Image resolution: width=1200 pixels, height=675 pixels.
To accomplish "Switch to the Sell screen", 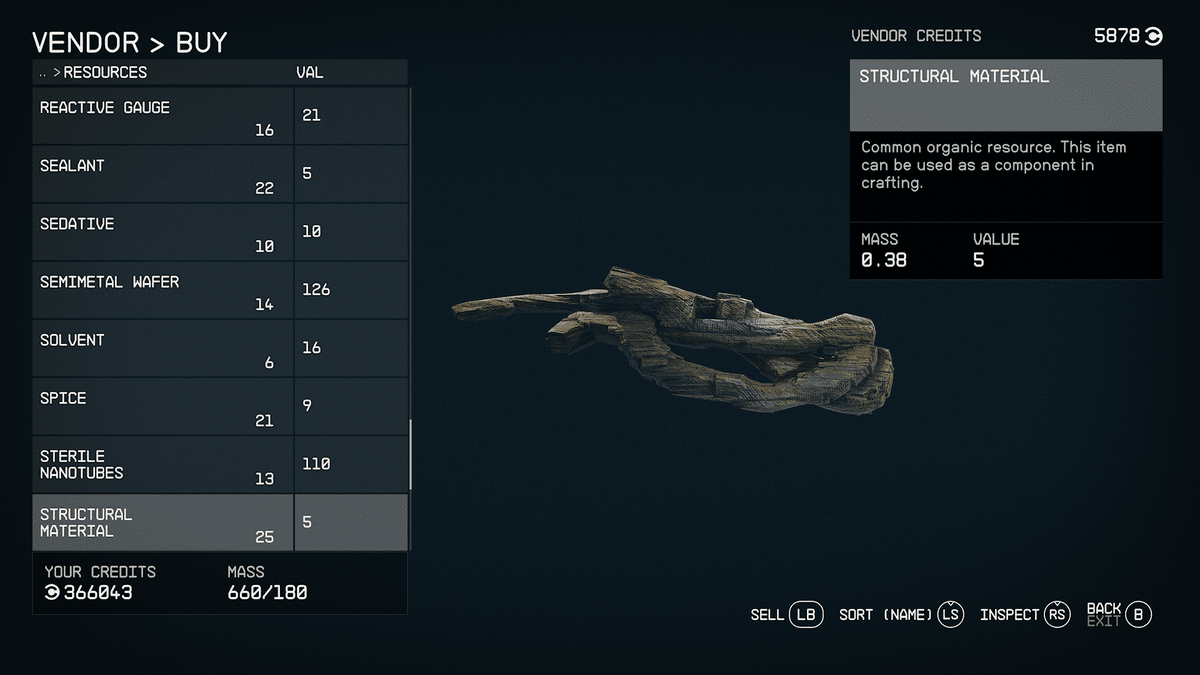I will [x=786, y=615].
